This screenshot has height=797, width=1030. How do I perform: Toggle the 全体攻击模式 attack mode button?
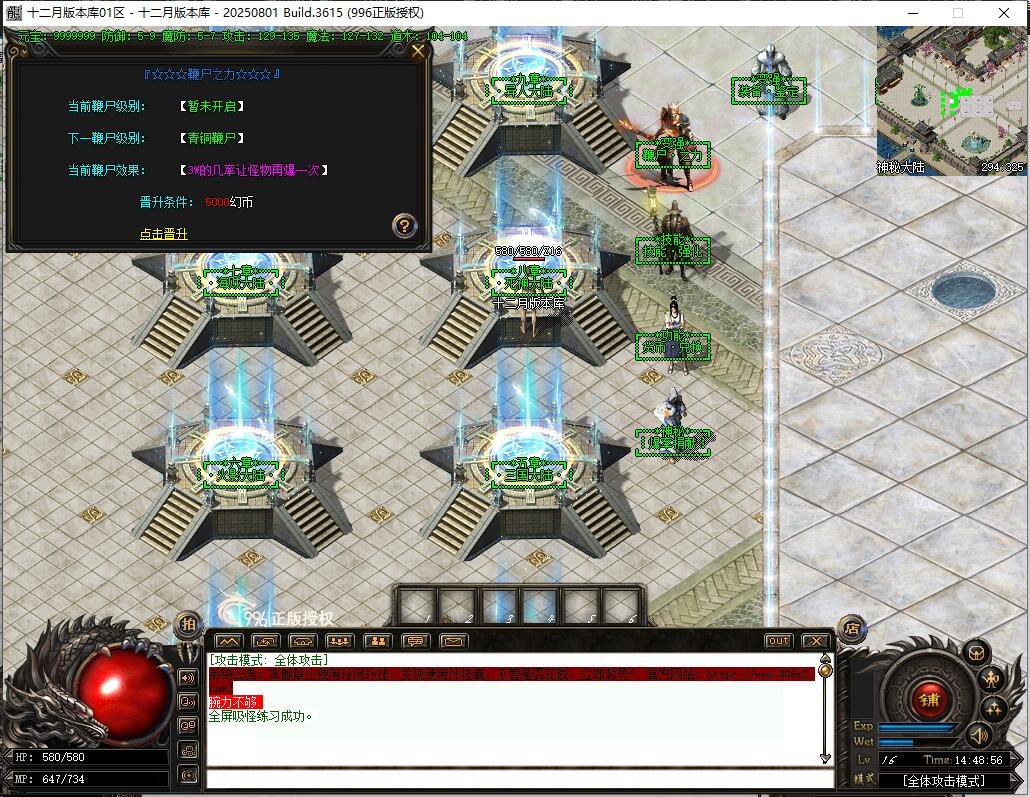click(x=944, y=780)
